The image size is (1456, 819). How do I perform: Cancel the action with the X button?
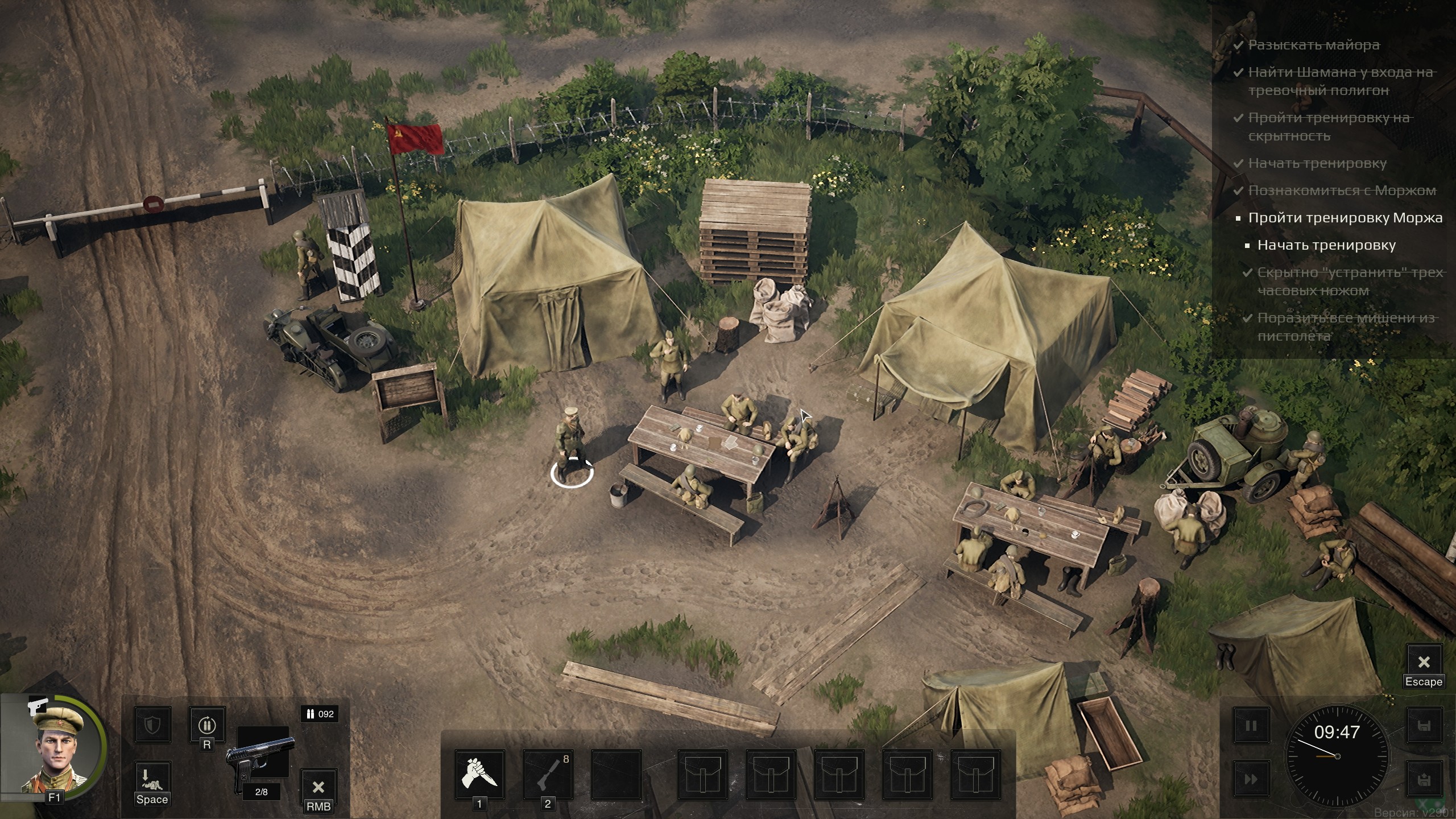[x=318, y=787]
